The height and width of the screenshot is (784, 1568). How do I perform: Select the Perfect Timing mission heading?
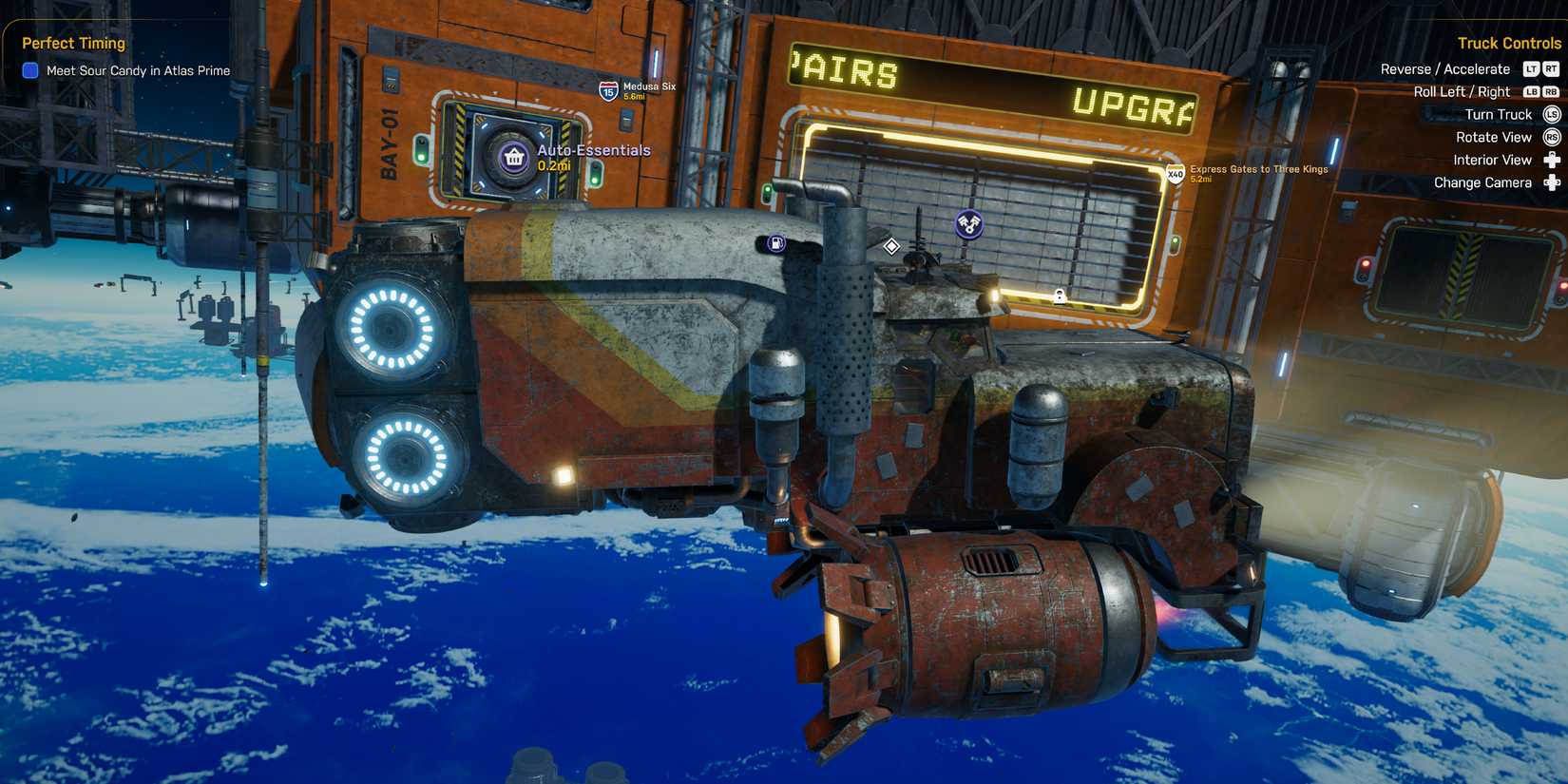tap(72, 43)
